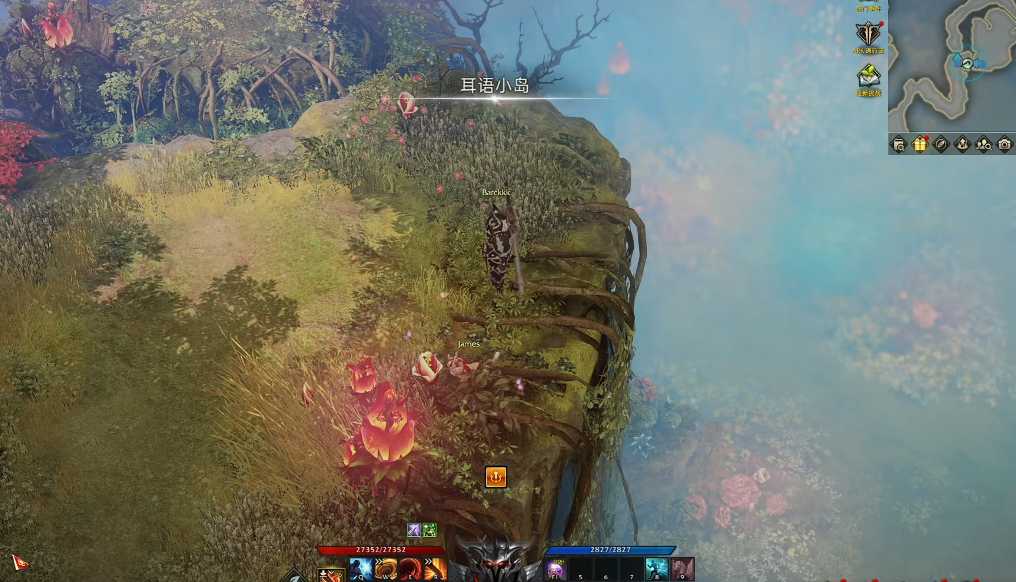This screenshot has height=582, width=1016.
Task: Use the cyan figure skill slot
Action: point(657,571)
